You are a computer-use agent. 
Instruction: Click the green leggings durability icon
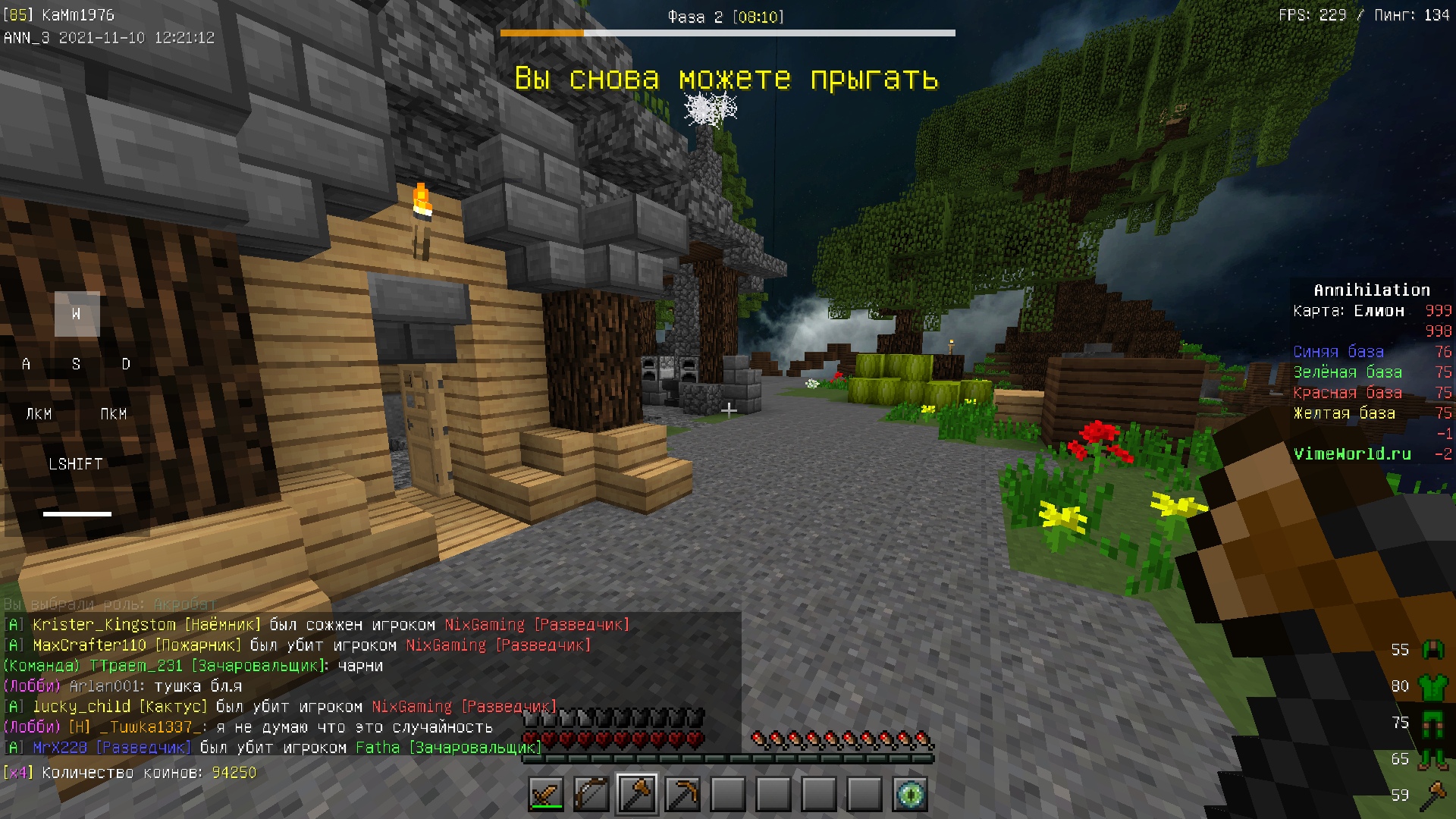click(x=1432, y=723)
